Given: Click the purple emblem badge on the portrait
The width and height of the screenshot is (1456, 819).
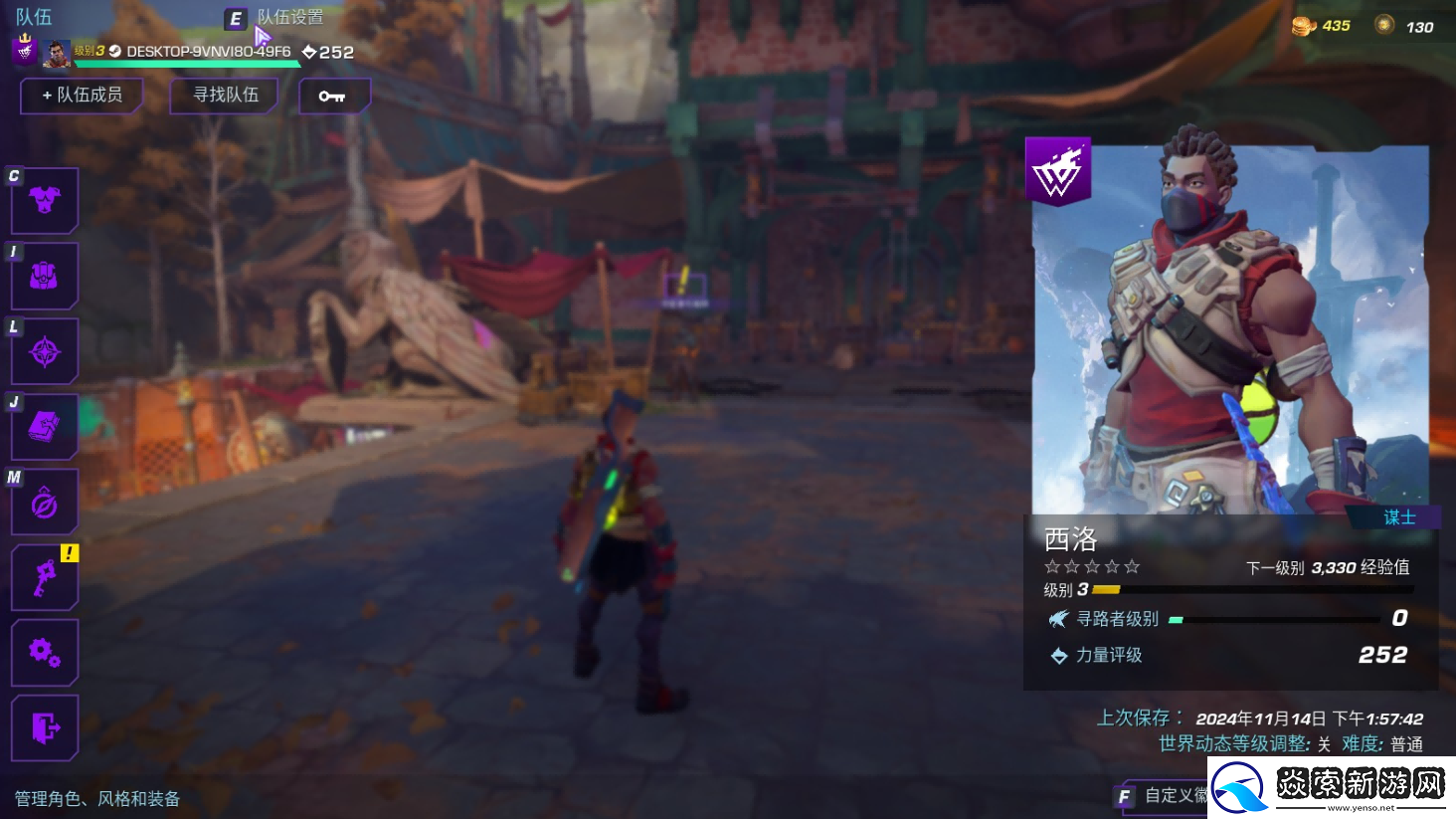Looking at the screenshot, I should click(x=1057, y=172).
